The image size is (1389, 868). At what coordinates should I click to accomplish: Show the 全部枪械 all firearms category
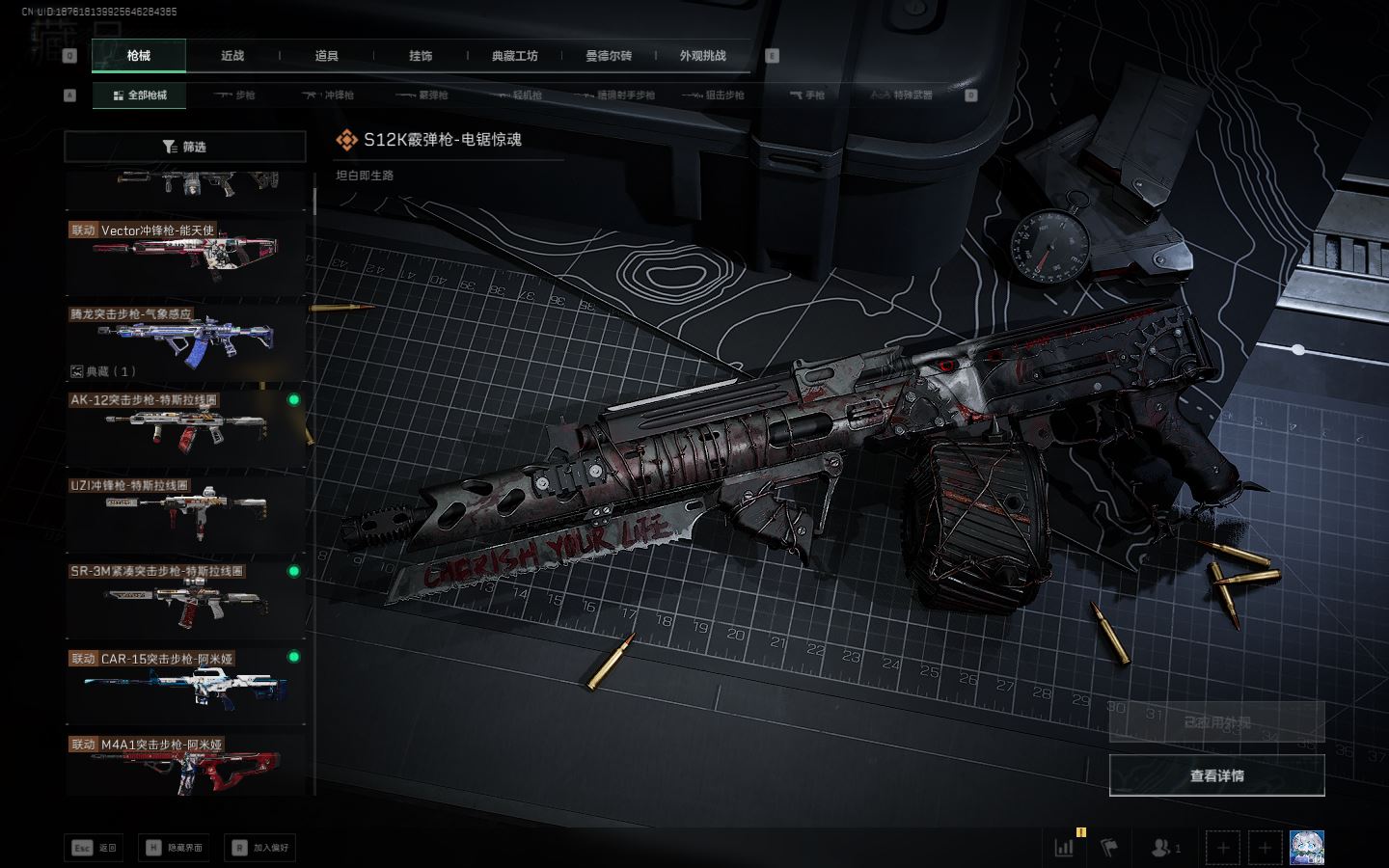pyautogui.click(x=140, y=95)
